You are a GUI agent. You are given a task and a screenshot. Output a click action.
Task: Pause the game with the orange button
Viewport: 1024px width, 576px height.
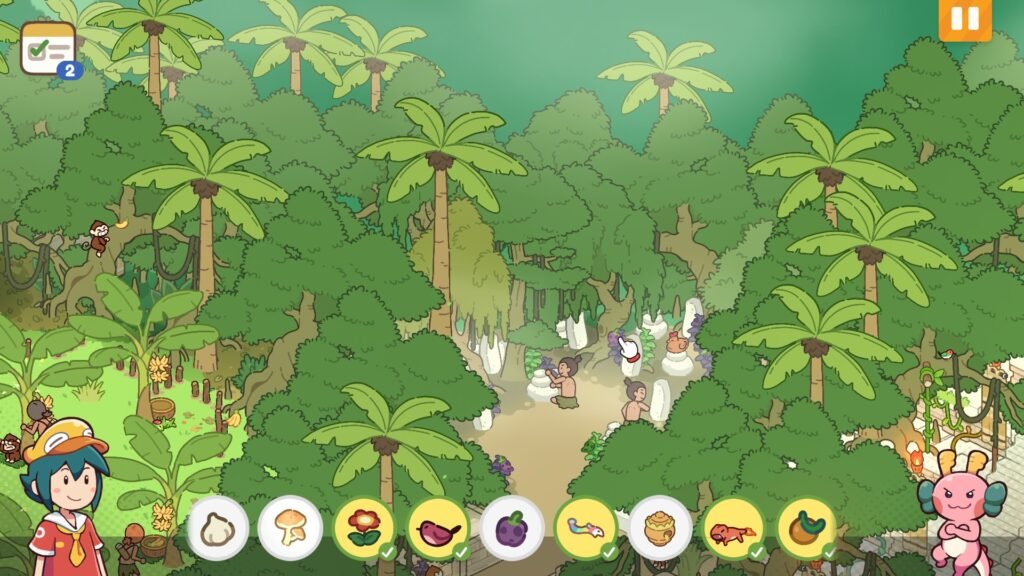(x=964, y=19)
